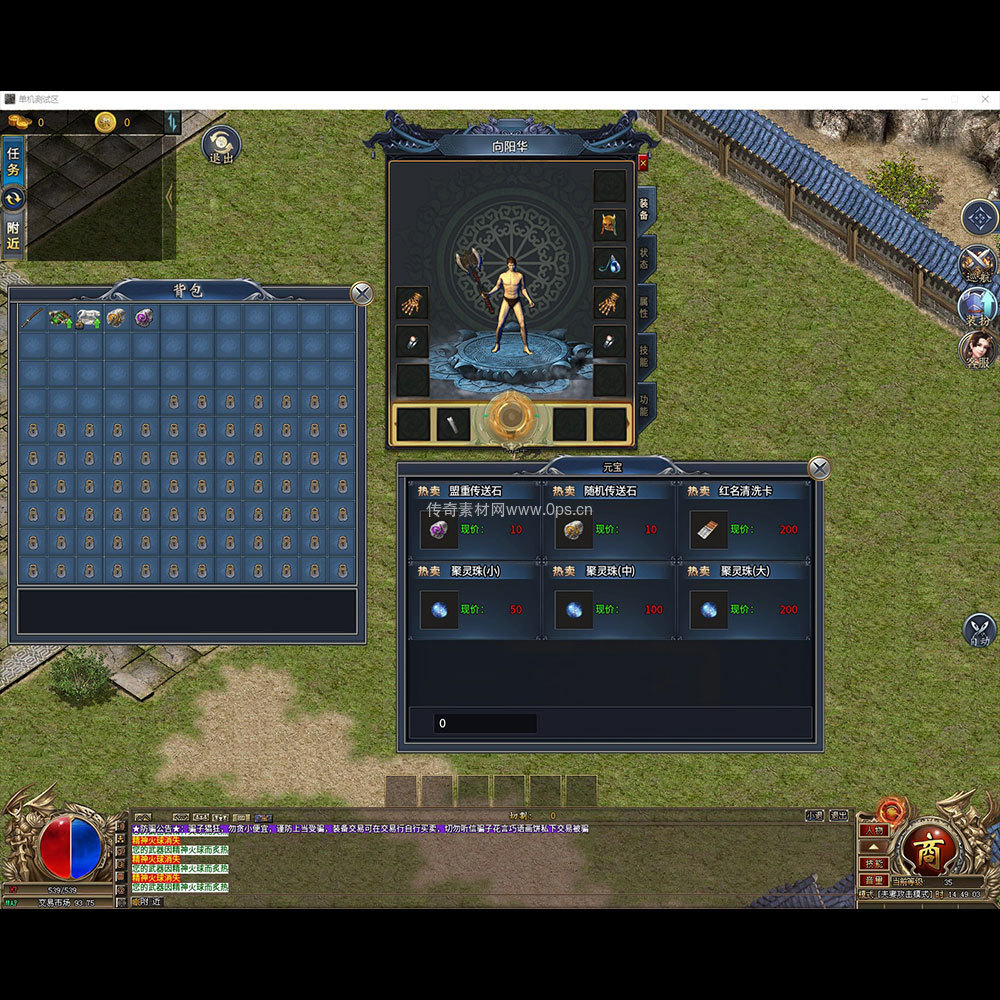
Task: Click the 退出 exit button
Action: (221, 146)
